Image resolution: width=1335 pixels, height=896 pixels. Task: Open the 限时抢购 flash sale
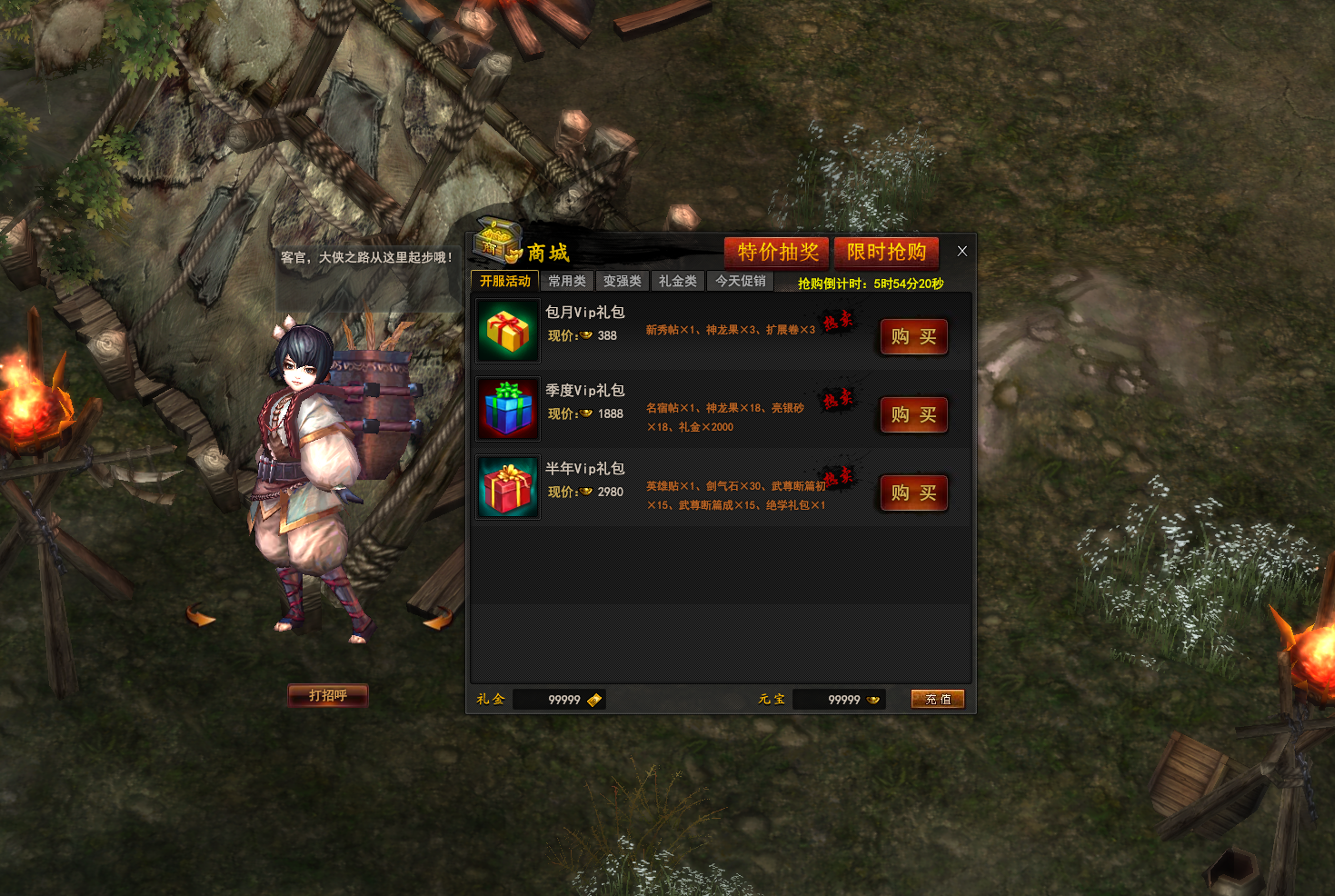coord(886,252)
